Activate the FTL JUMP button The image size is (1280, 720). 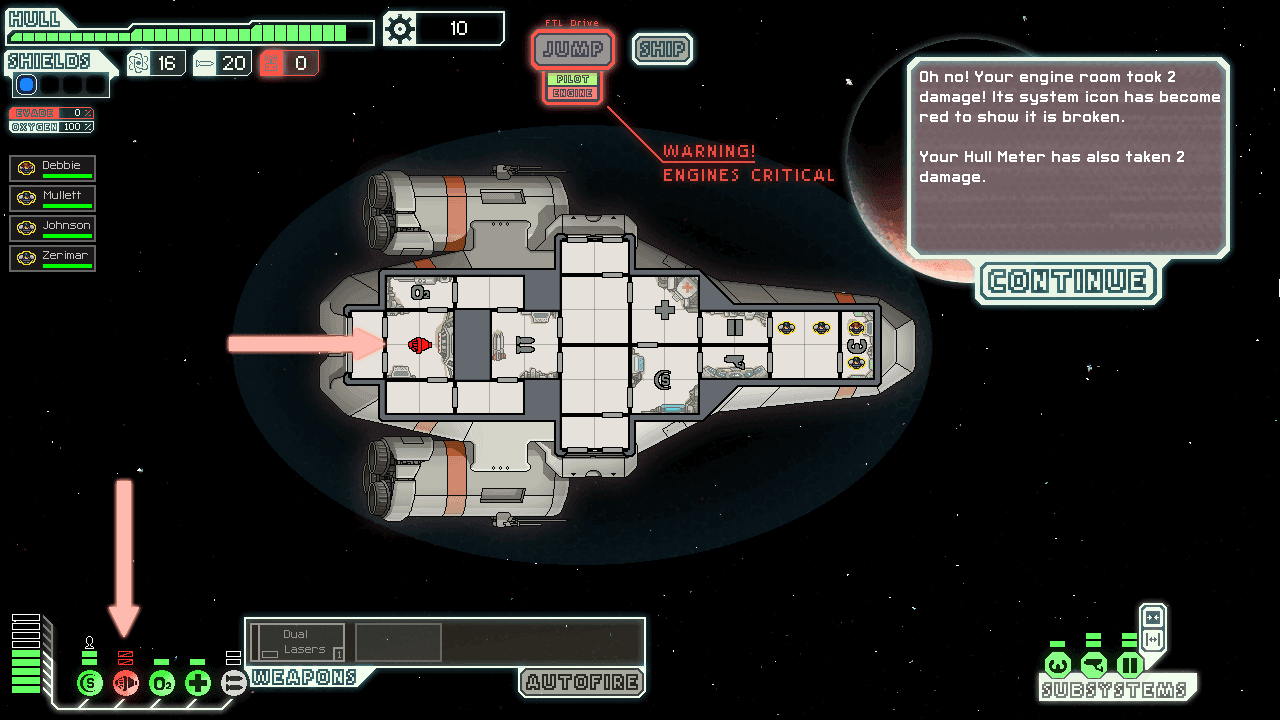(573, 49)
